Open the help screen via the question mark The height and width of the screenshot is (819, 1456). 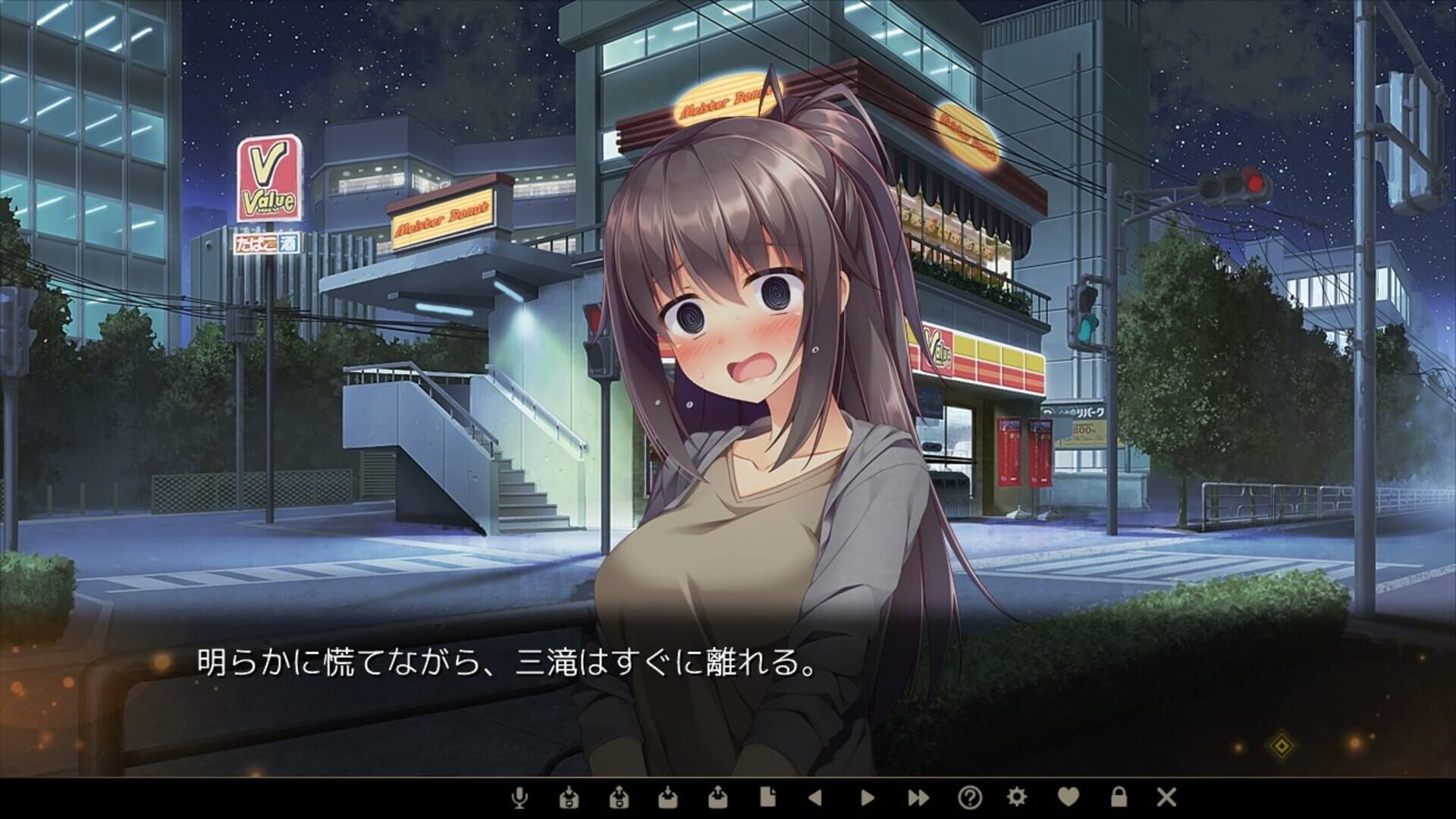pyautogui.click(x=969, y=796)
